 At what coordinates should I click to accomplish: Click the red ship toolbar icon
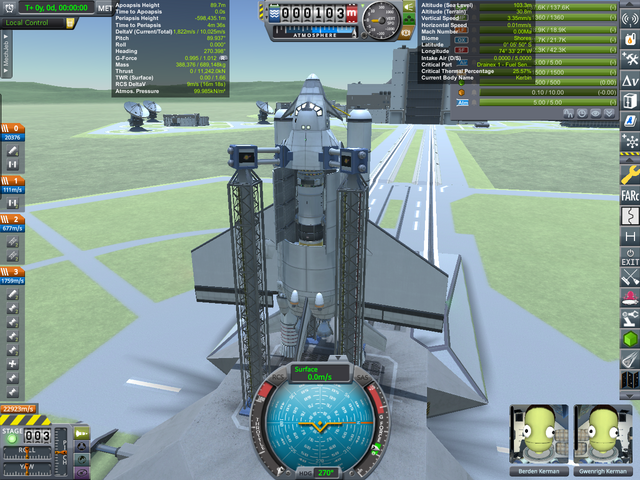tap(630, 297)
